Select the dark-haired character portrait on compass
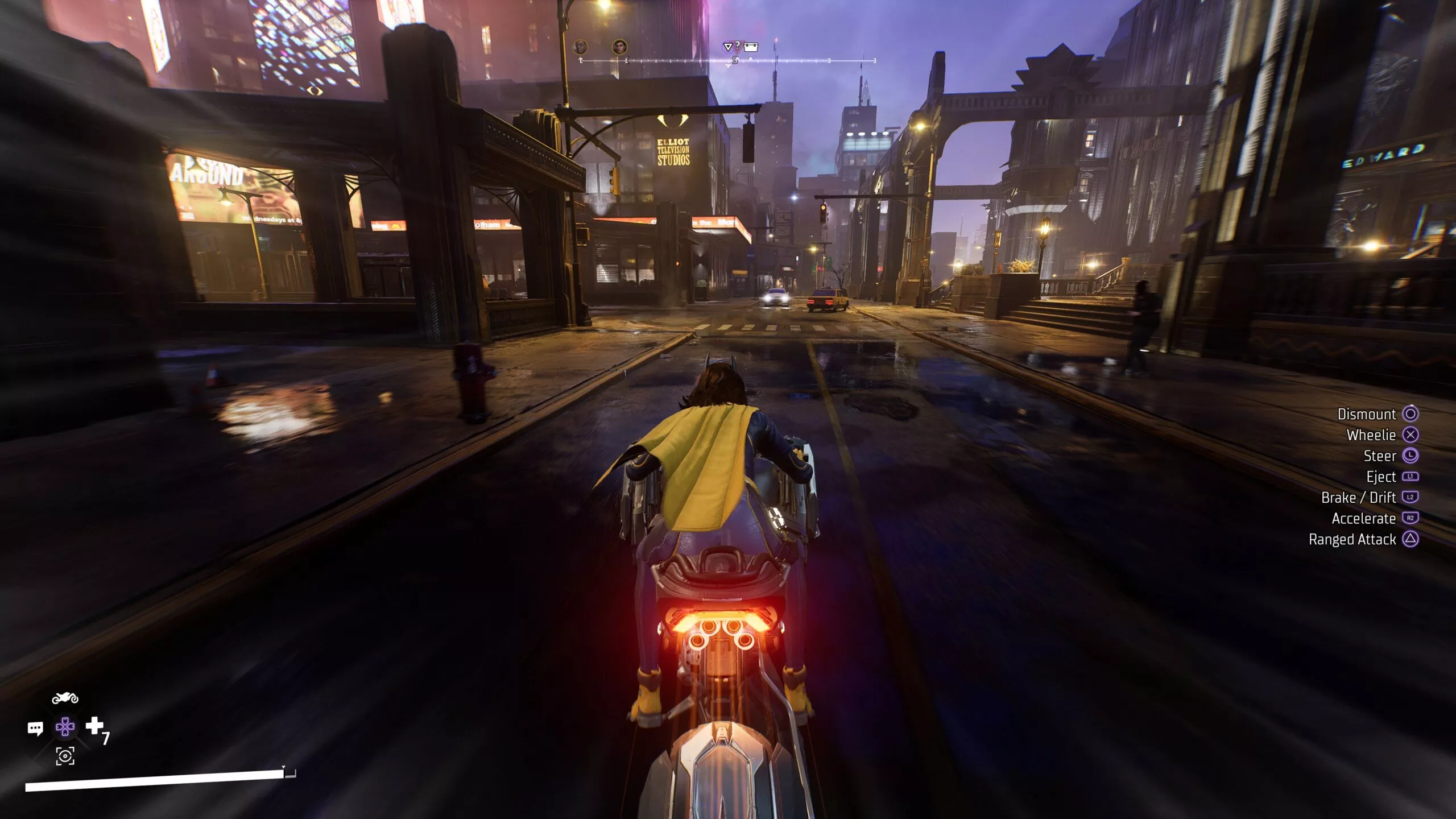Image resolution: width=1456 pixels, height=819 pixels. pos(619,47)
